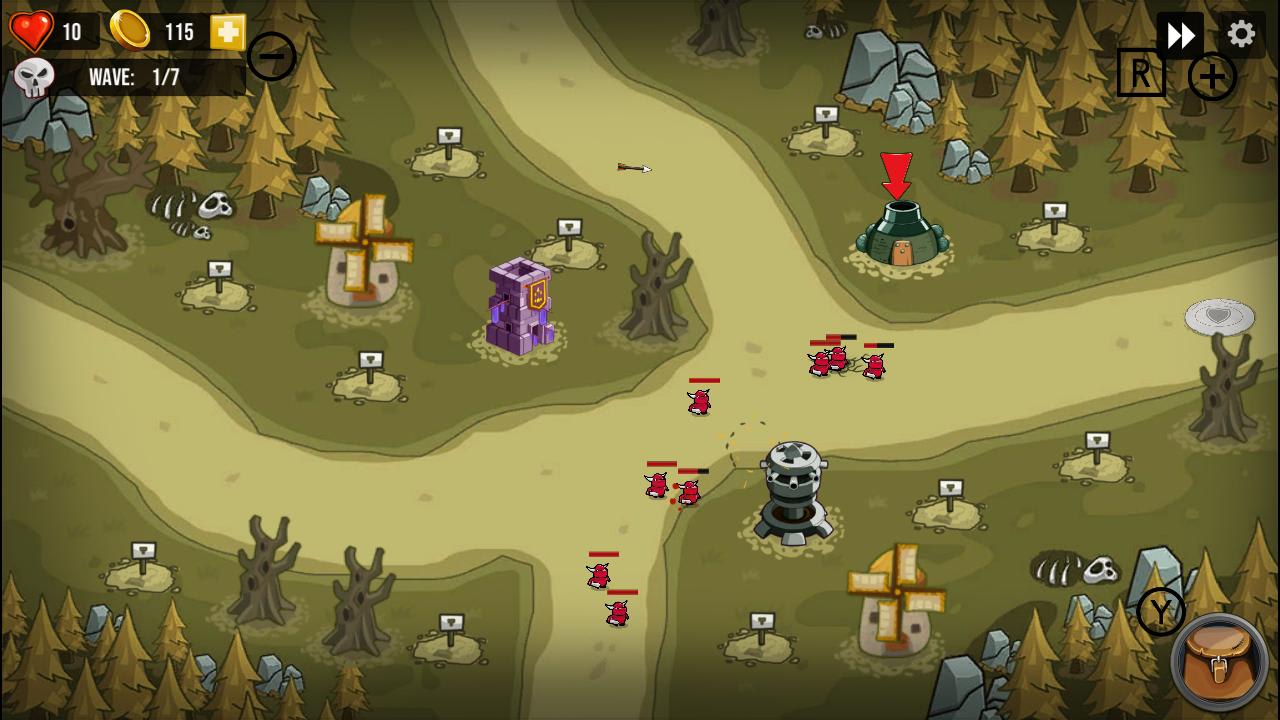This screenshot has width=1280, height=720.
Task: Check remaining lives on the heart icon
Action: [34, 29]
